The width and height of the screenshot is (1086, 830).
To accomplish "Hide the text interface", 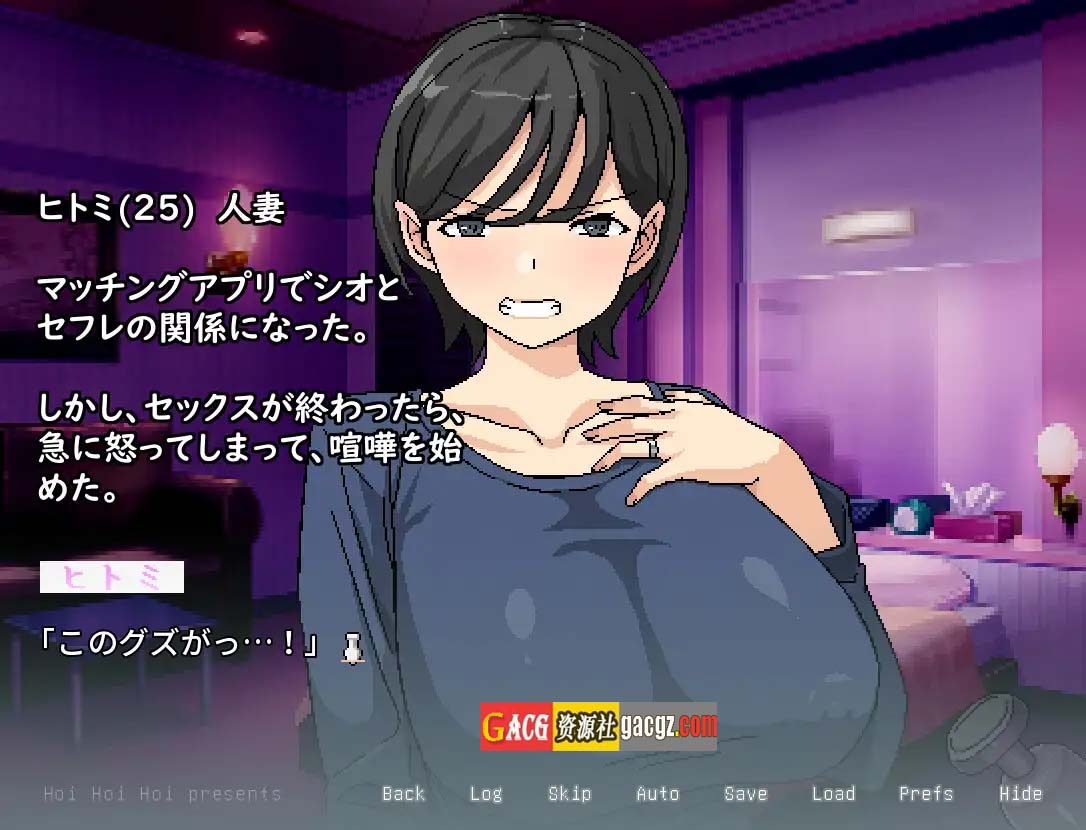I will pos(1020,794).
